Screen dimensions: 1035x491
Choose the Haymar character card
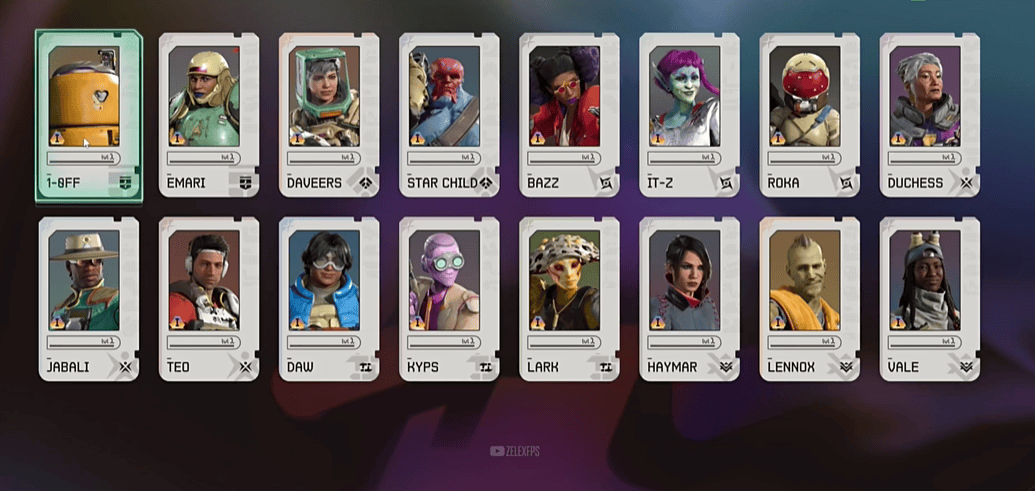[689, 297]
